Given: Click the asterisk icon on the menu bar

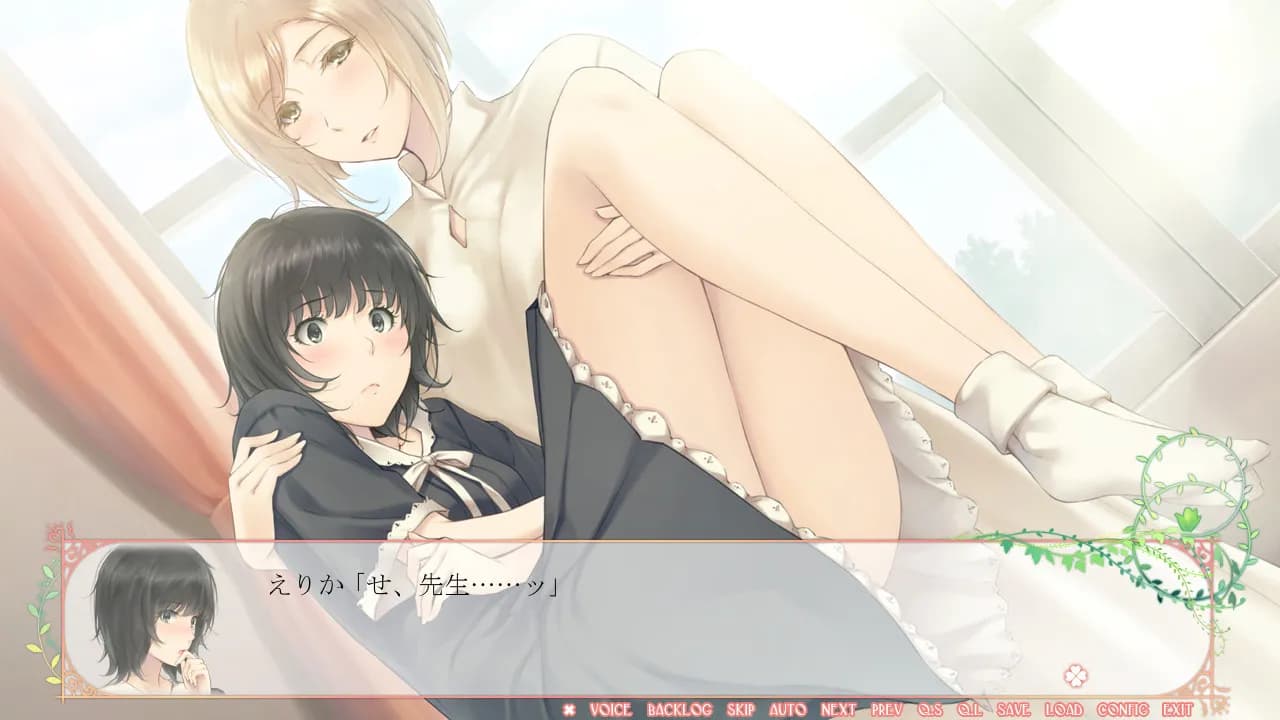Looking at the screenshot, I should (x=568, y=708).
